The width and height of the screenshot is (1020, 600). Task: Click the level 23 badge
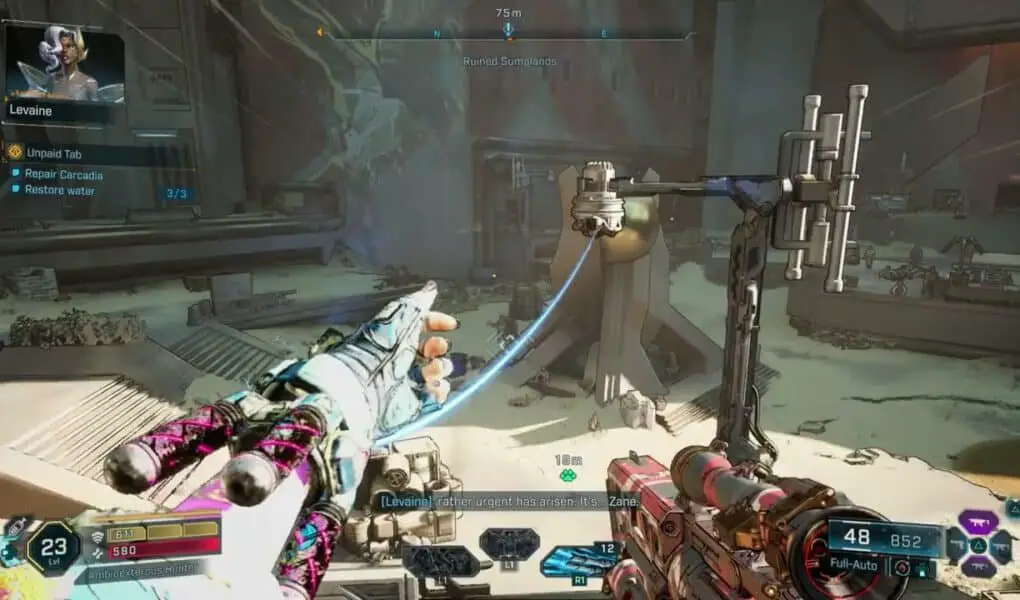click(x=52, y=548)
